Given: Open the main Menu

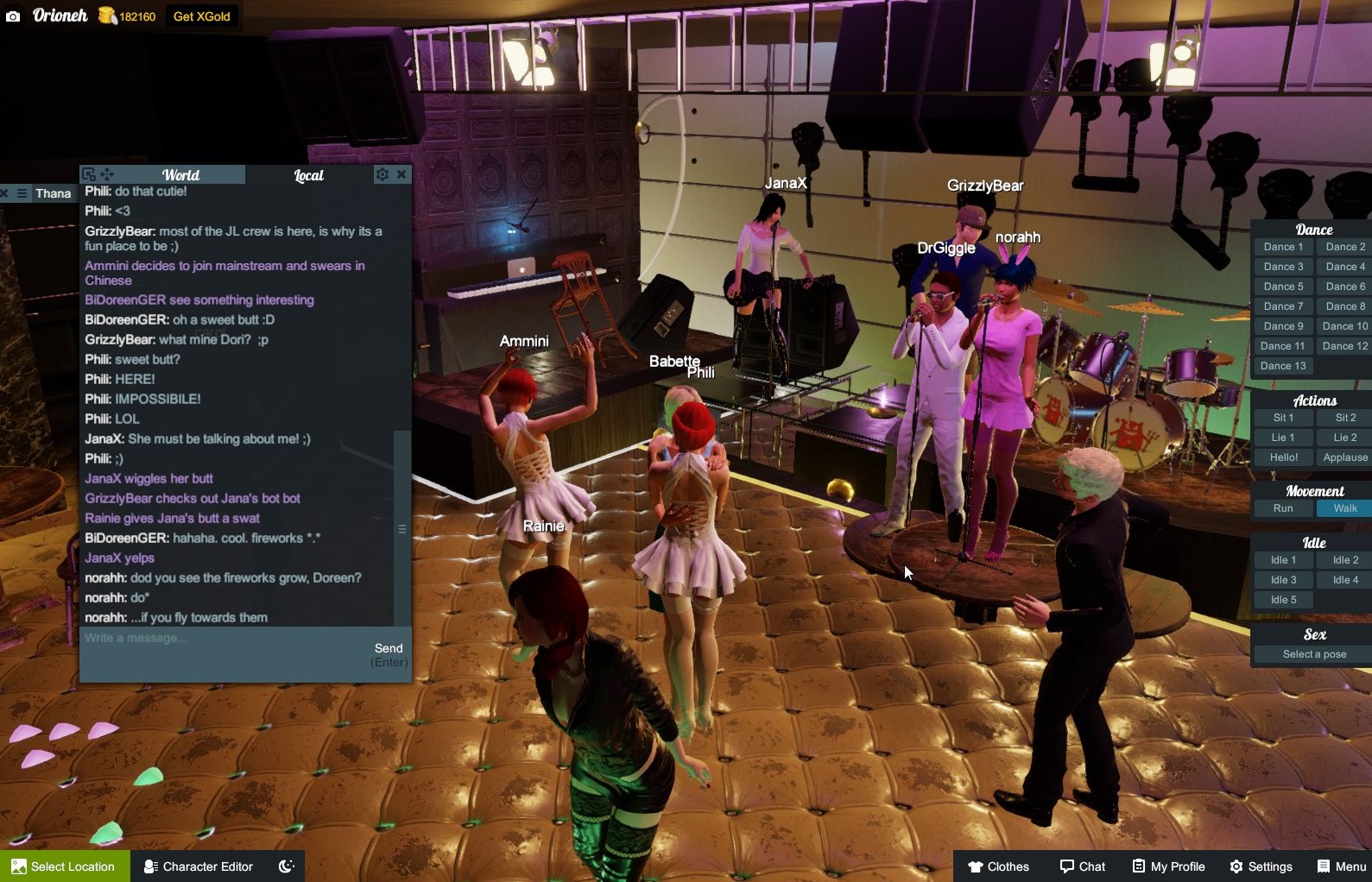Looking at the screenshot, I should [x=1341, y=866].
